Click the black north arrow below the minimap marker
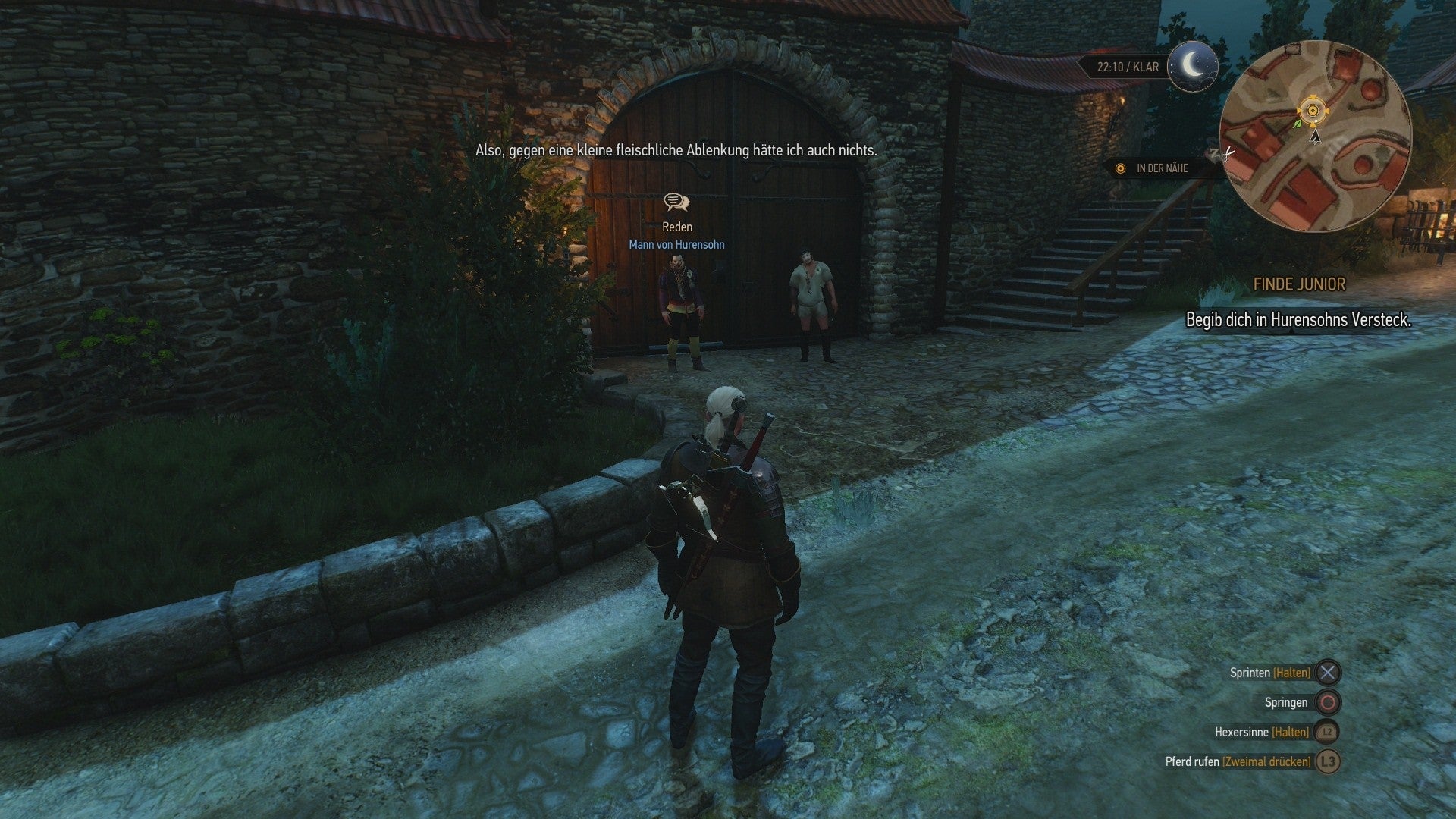Image resolution: width=1456 pixels, height=819 pixels. (1313, 138)
